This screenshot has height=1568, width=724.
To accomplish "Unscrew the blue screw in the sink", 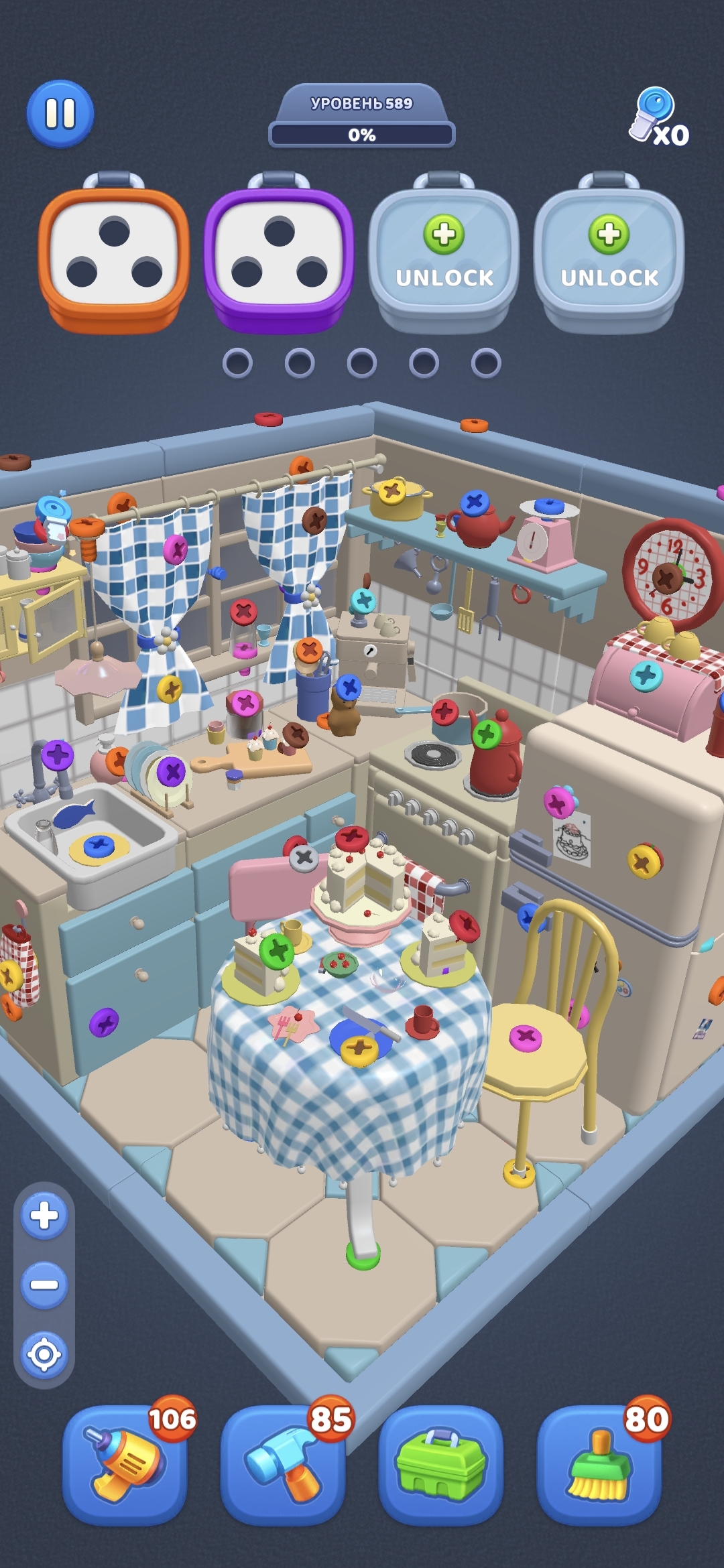I will pos(99,846).
